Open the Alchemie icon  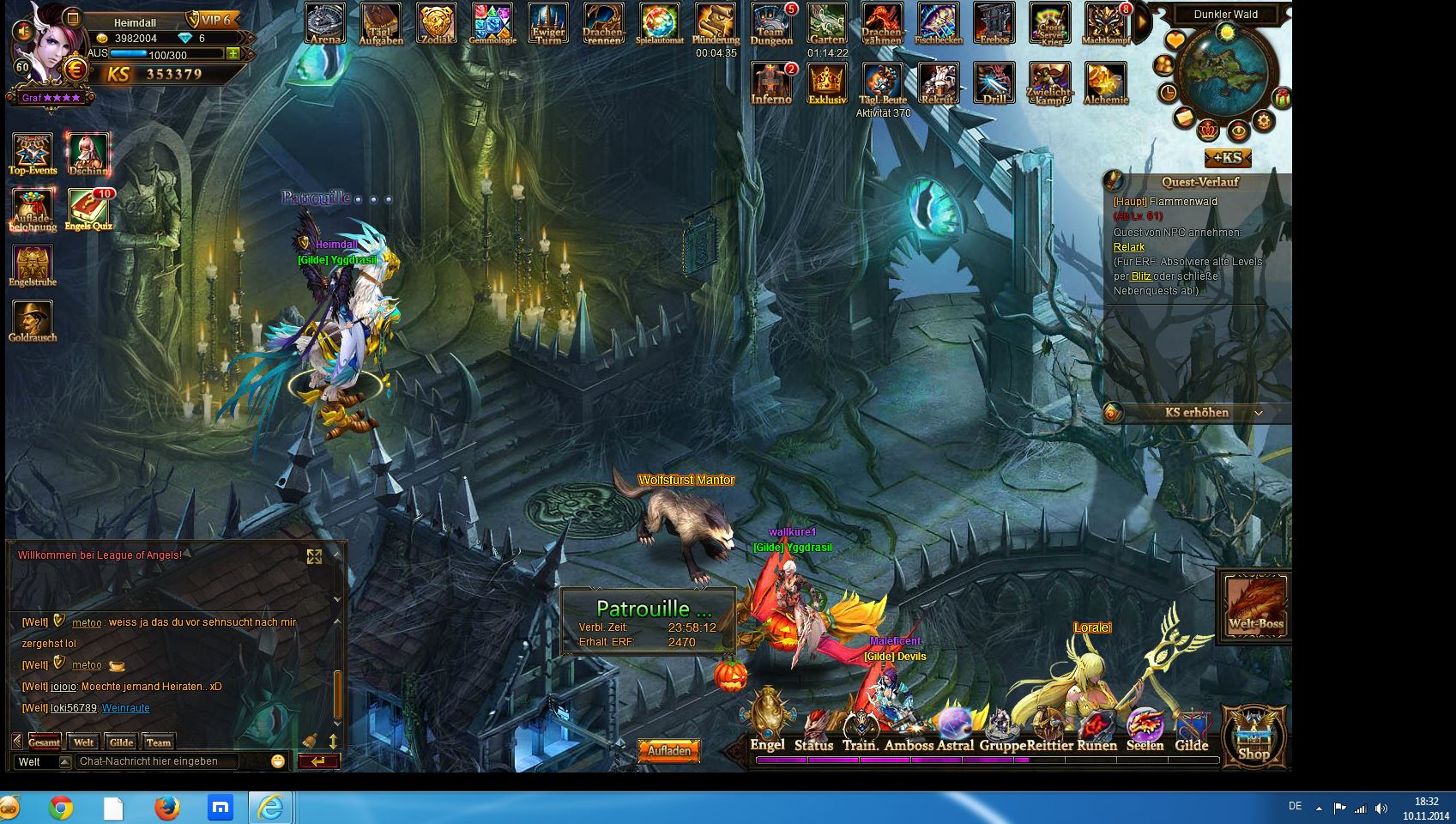tap(1105, 83)
